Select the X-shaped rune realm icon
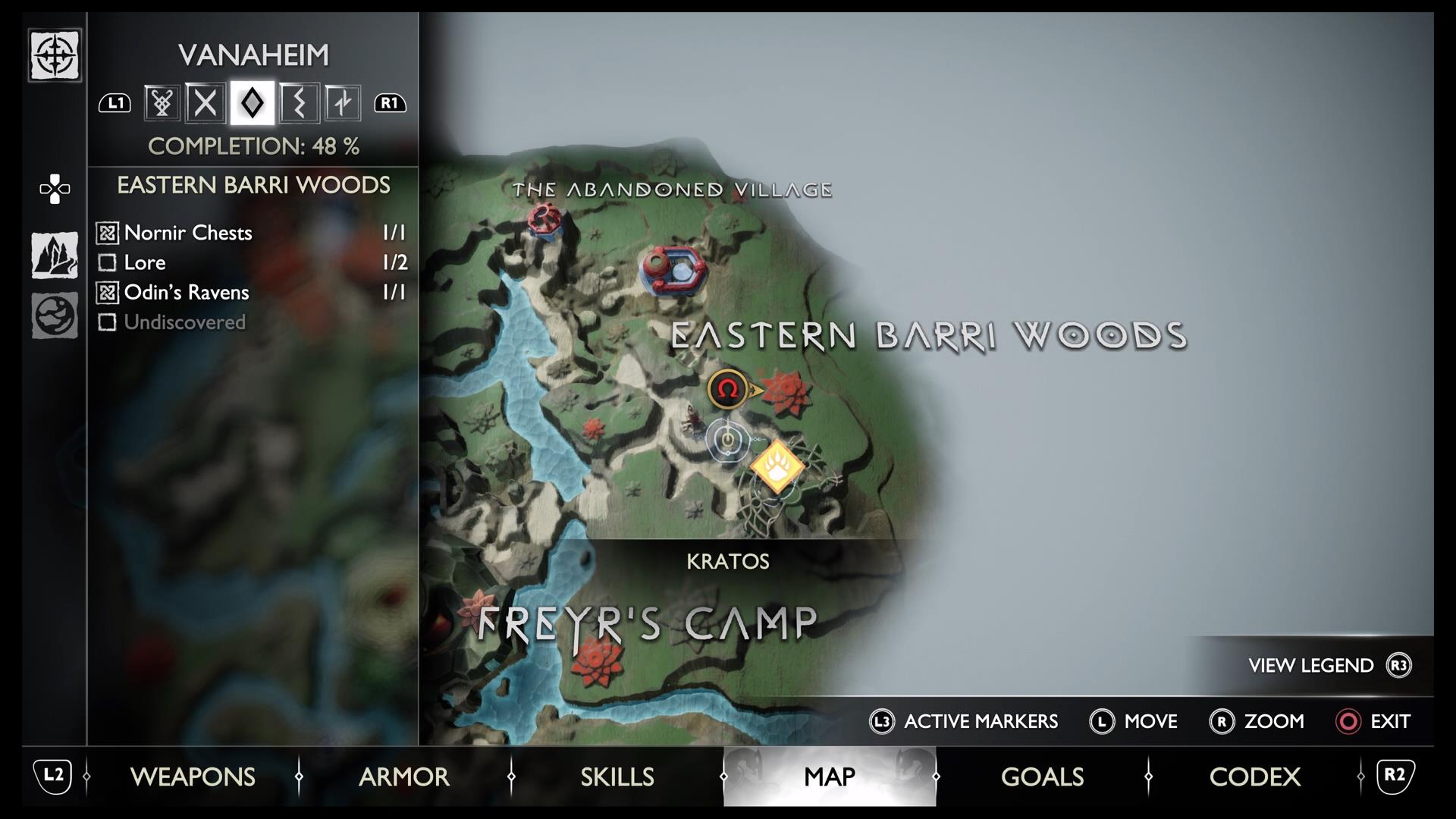The width and height of the screenshot is (1456, 819). pyautogui.click(x=206, y=102)
